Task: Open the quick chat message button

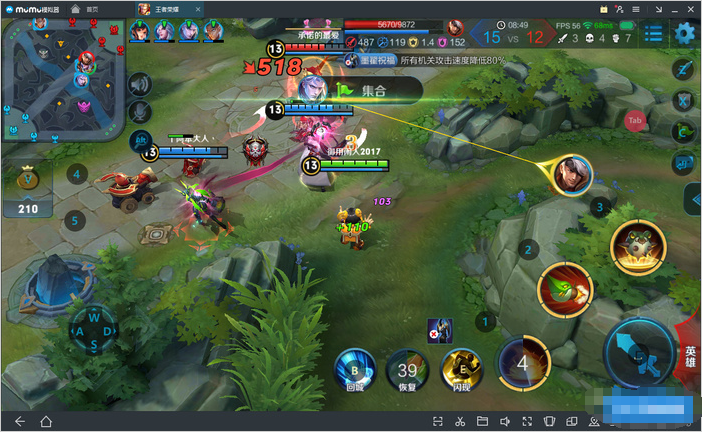Action: click(x=684, y=161)
